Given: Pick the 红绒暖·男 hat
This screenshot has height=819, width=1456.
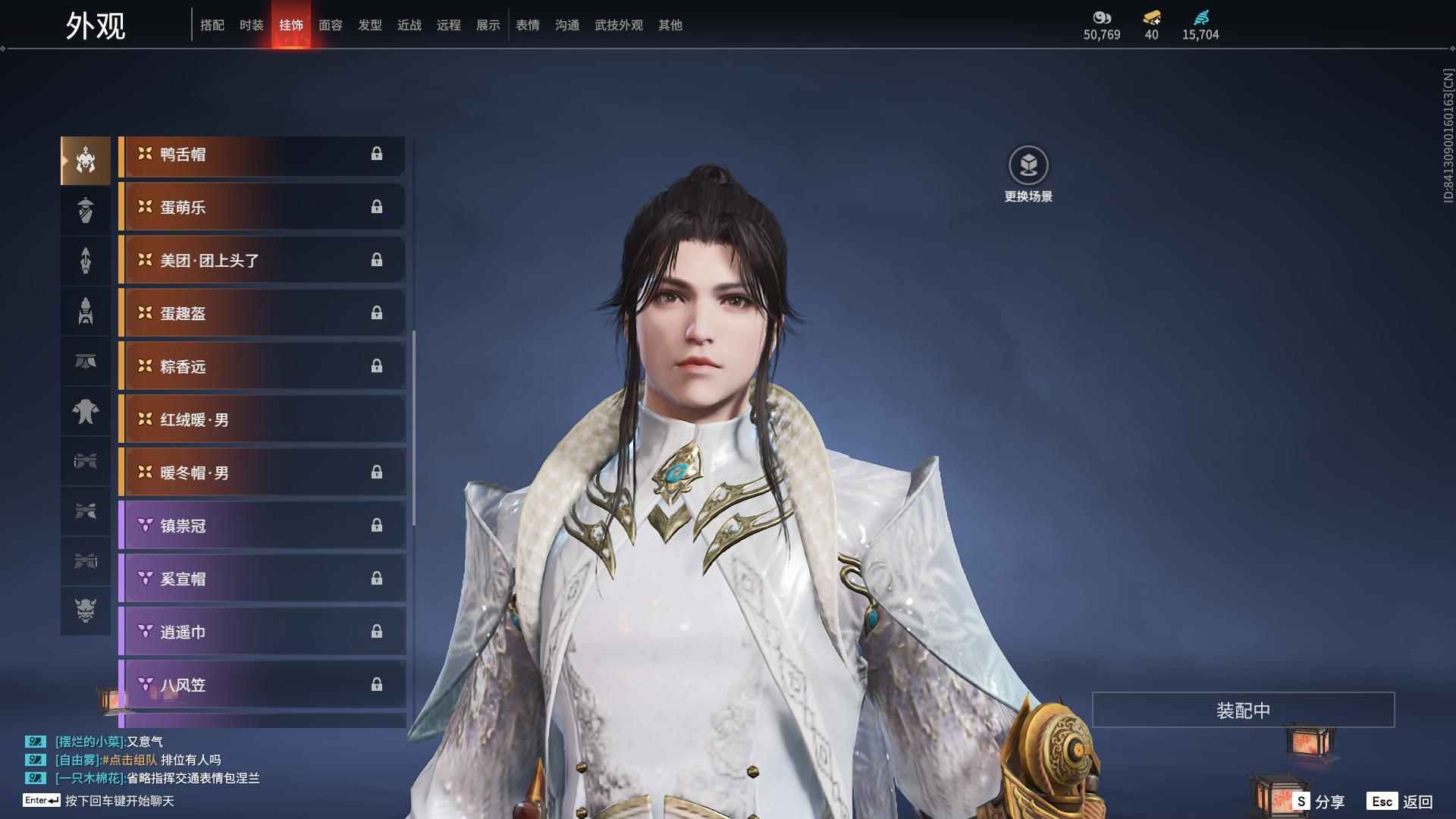Looking at the screenshot, I should [262, 420].
